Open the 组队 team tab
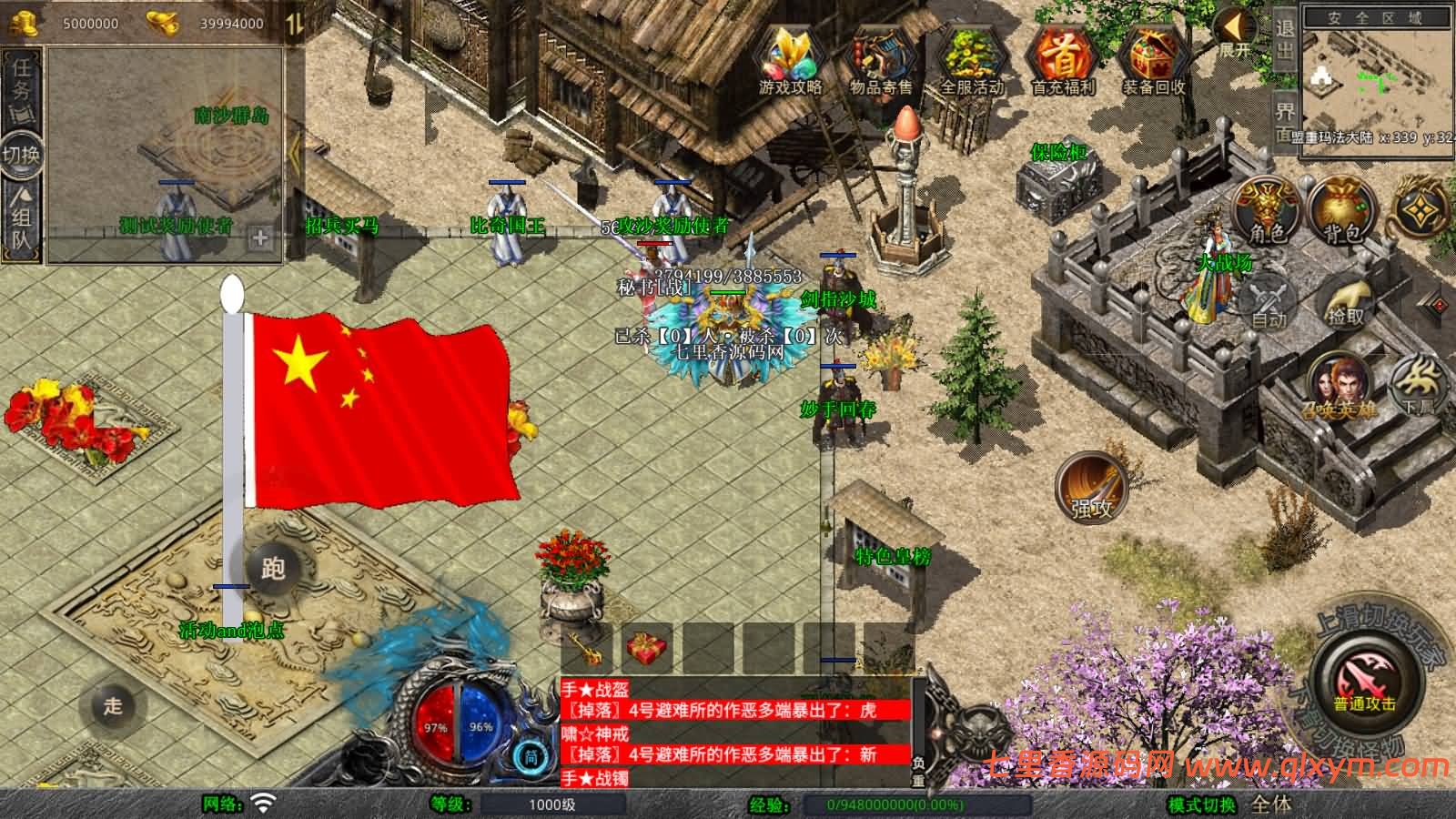Screen dimensions: 1456x819 coord(23,218)
